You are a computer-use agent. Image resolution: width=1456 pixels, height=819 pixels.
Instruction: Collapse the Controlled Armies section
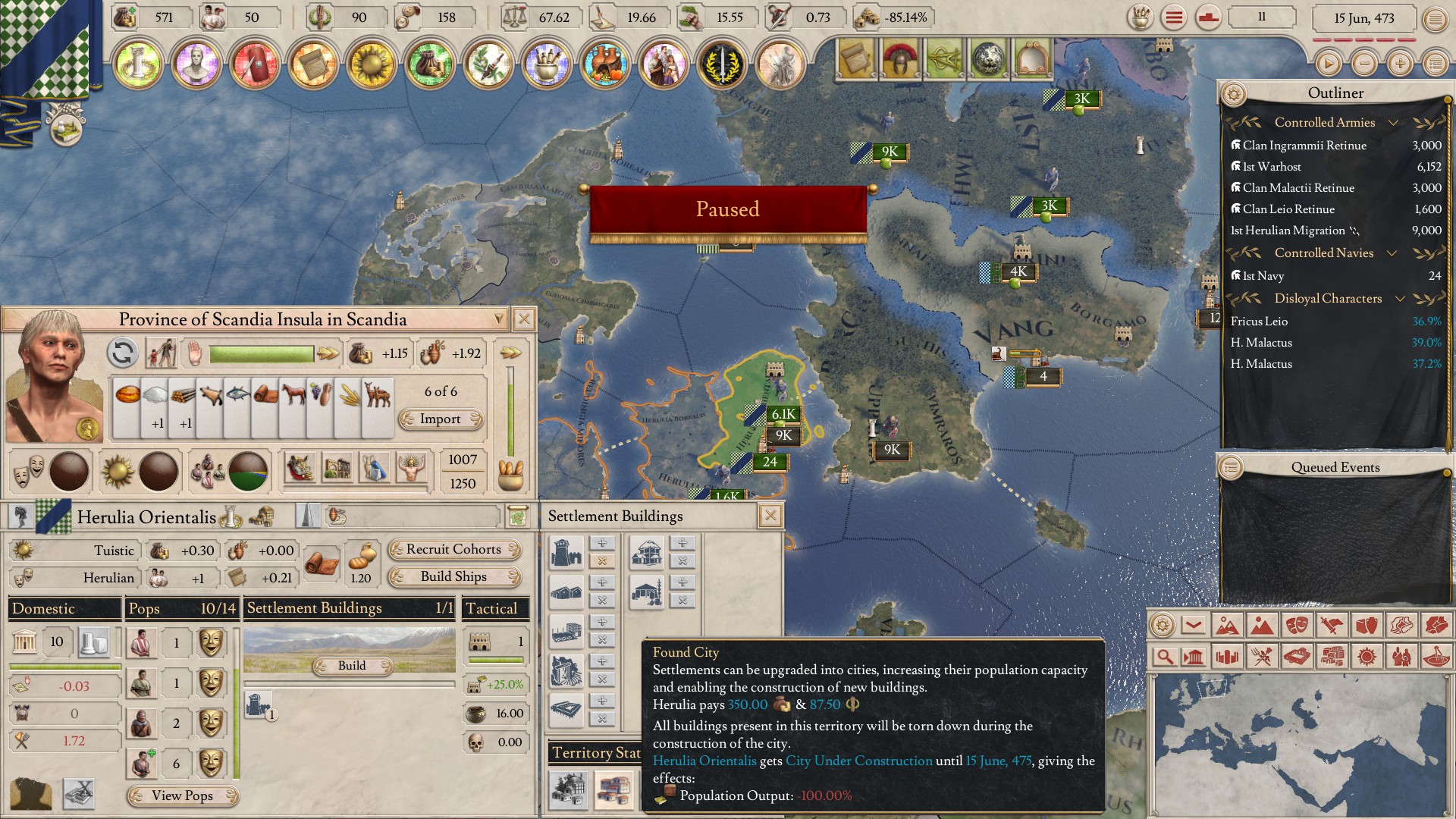pos(1393,123)
